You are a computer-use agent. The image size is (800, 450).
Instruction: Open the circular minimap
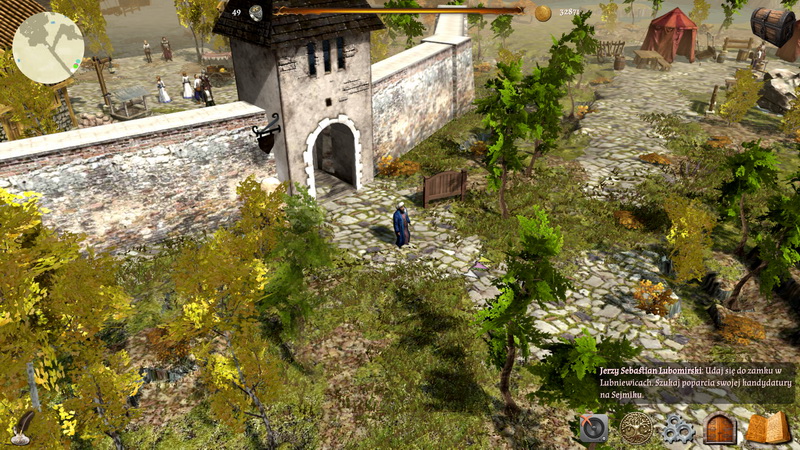pos(48,48)
